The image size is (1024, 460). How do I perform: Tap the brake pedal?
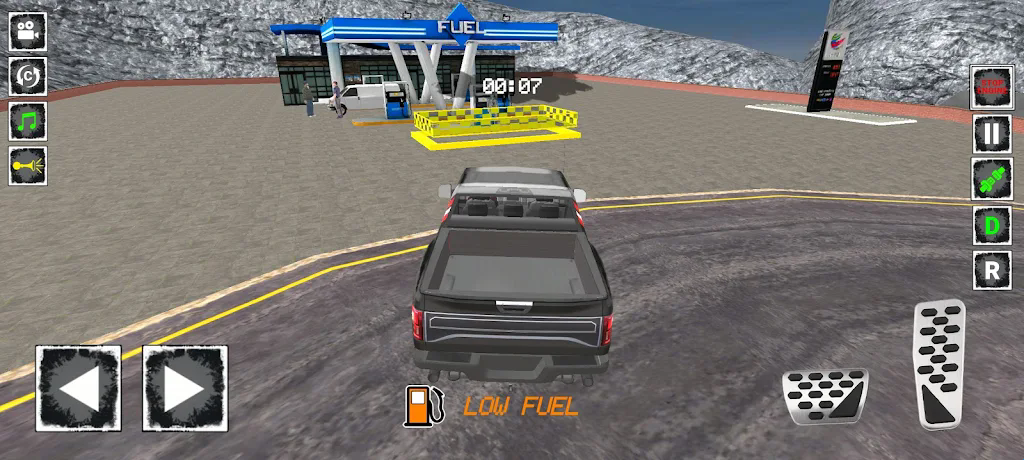(825, 398)
